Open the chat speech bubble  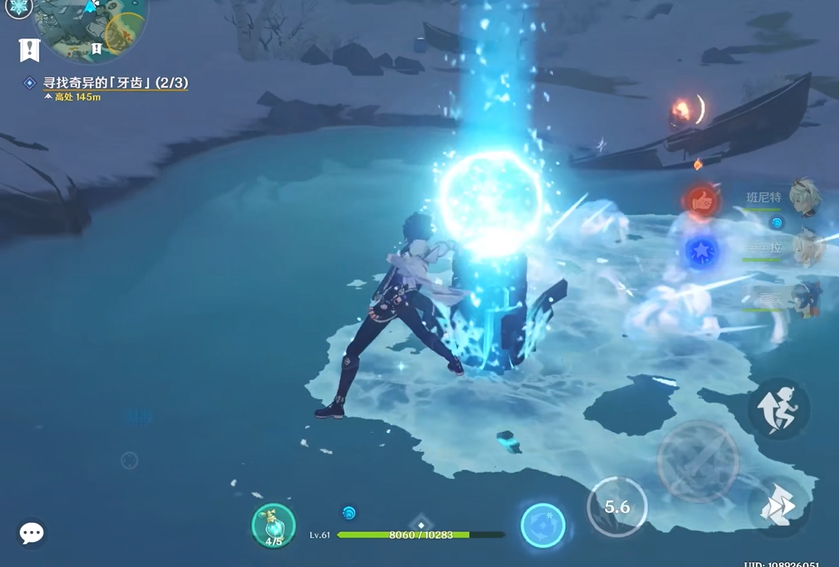(32, 533)
